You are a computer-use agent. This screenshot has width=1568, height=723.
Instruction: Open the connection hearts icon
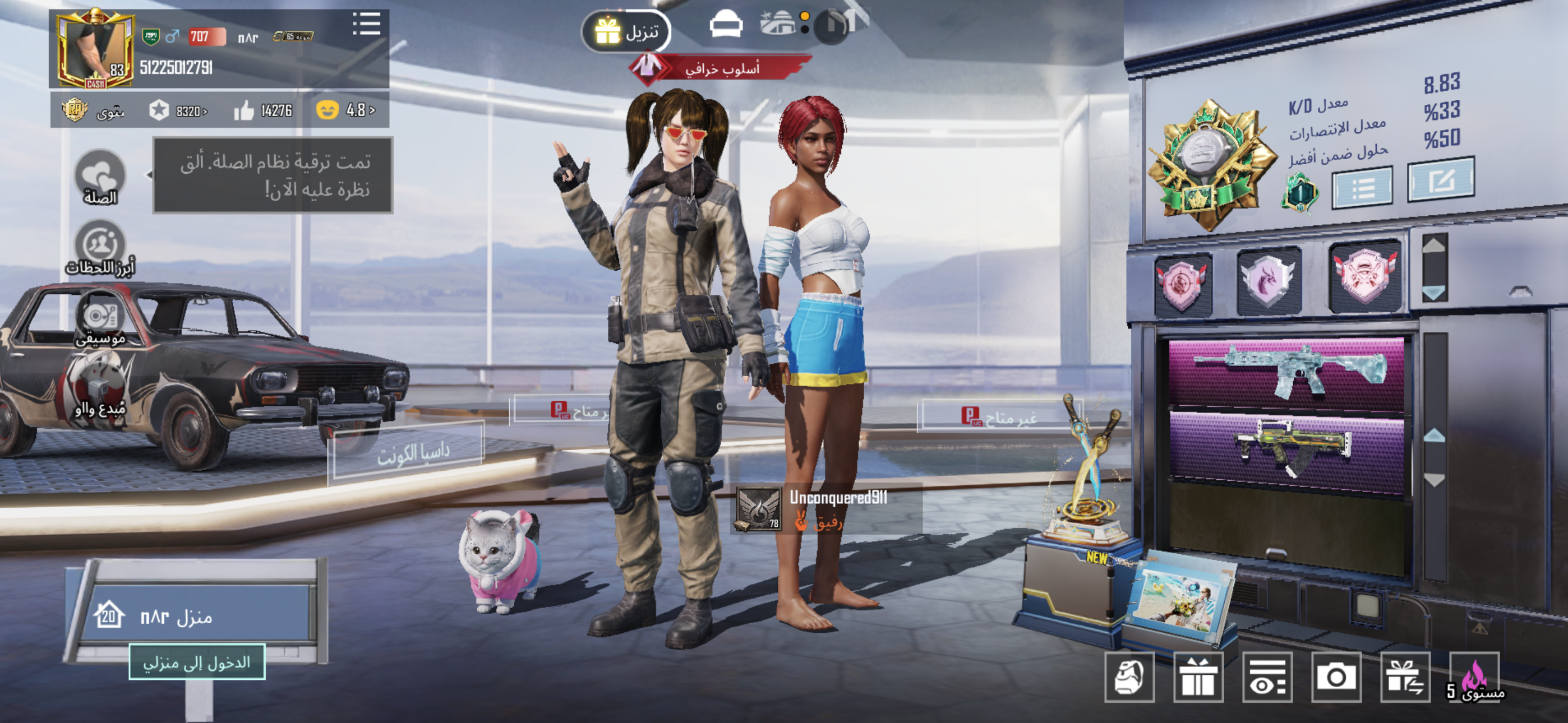tap(100, 177)
